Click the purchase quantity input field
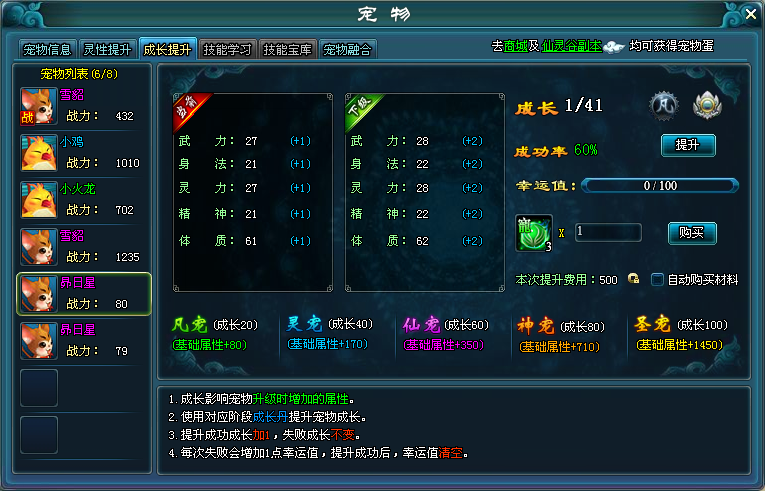The height and width of the screenshot is (491, 765). [x=608, y=232]
